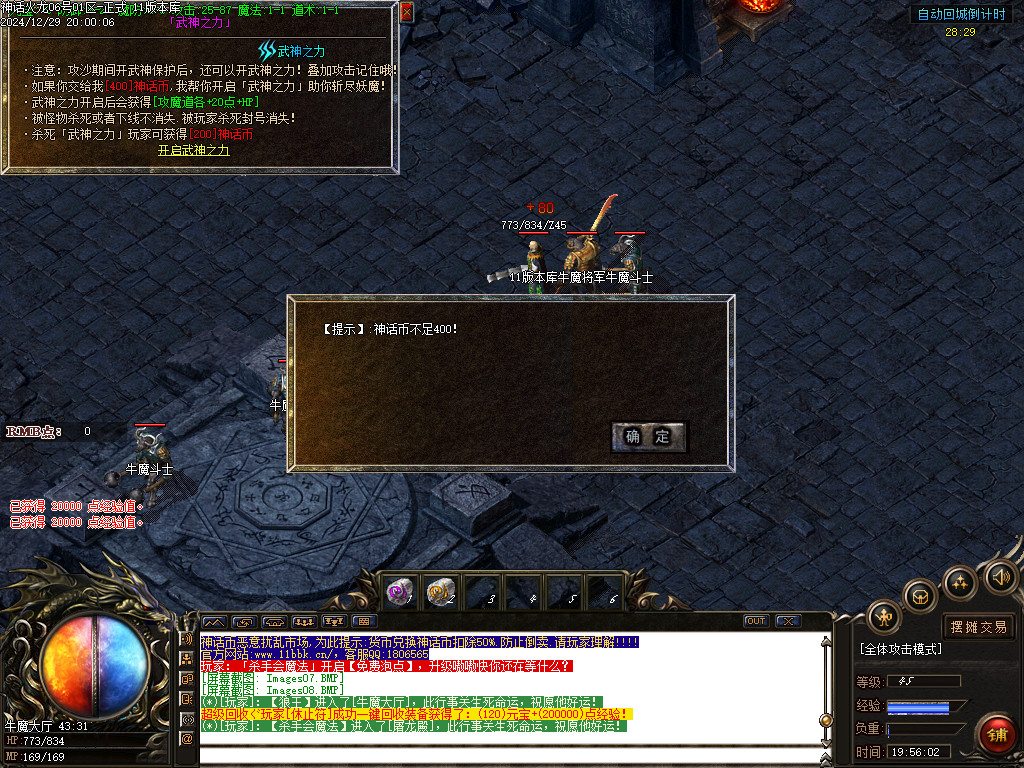Viewport: 1024px width, 768px height.
Task: Click the 开启武神之力 link
Action: [x=194, y=150]
